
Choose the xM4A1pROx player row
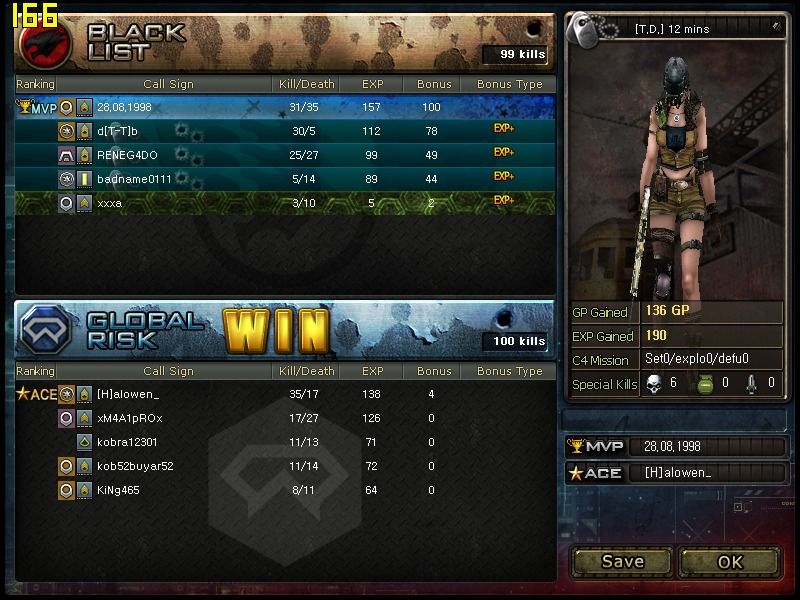pyautogui.click(x=129, y=418)
